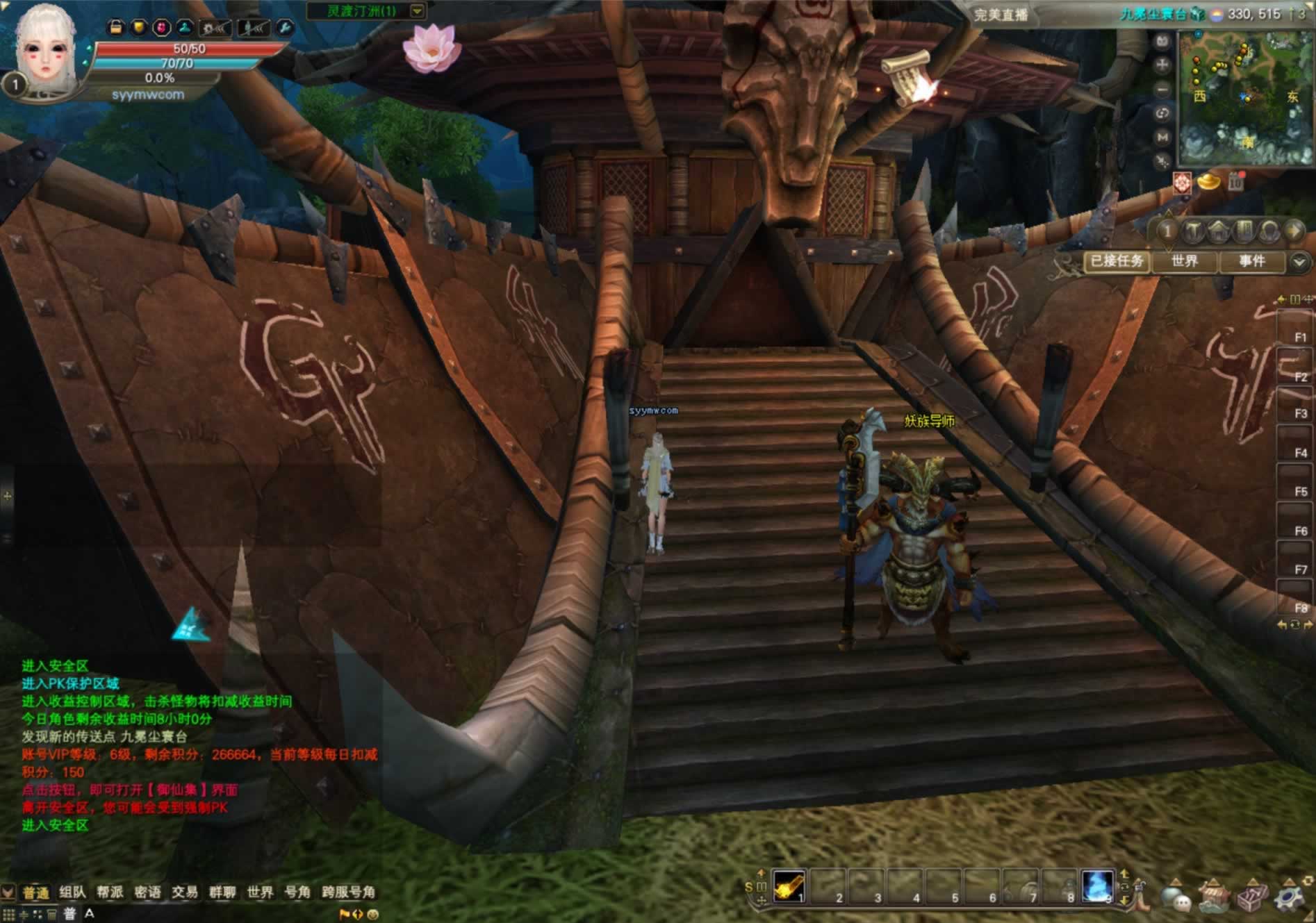Switch to the 事件 events tab
The height and width of the screenshot is (923, 1316).
click(1252, 261)
